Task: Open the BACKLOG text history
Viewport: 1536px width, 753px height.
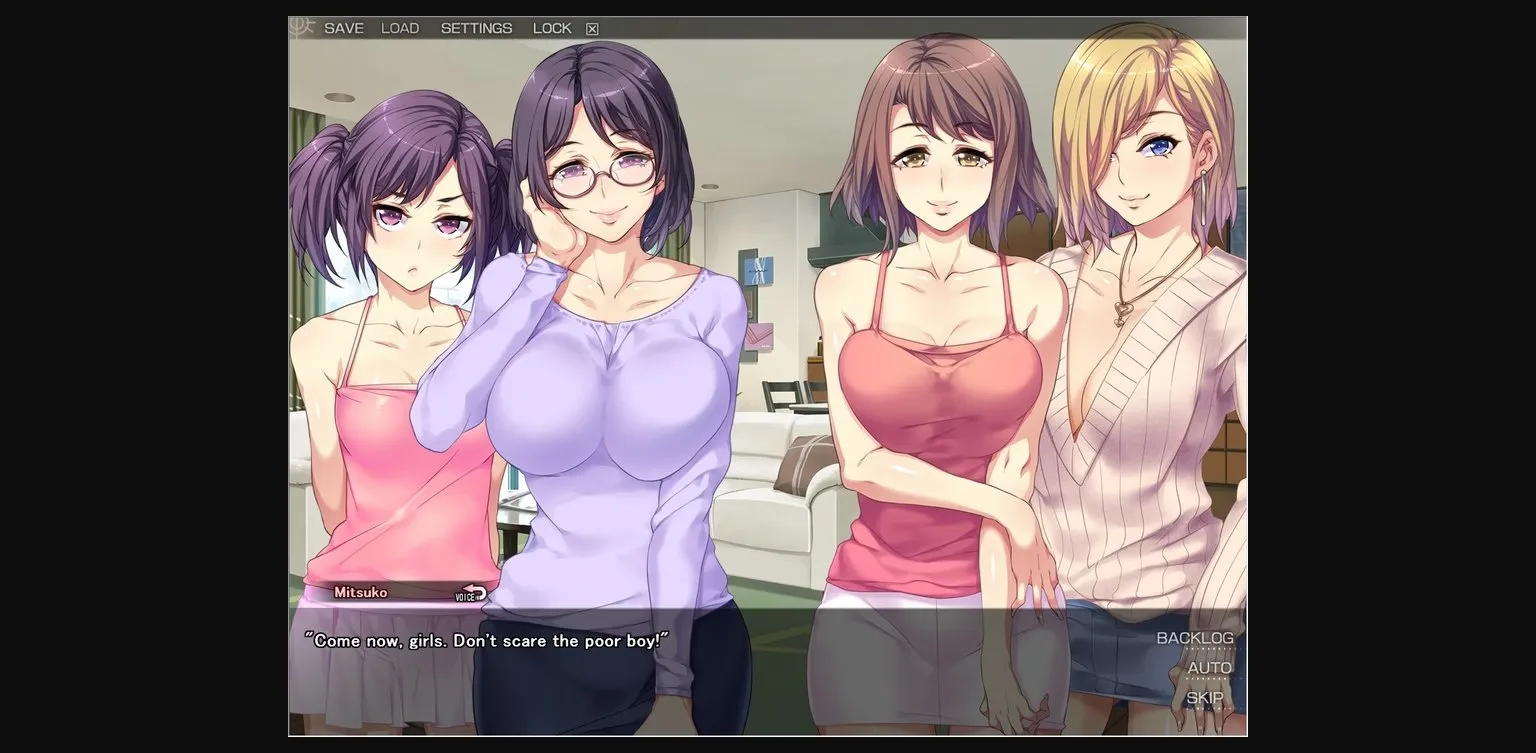Action: (1195, 637)
